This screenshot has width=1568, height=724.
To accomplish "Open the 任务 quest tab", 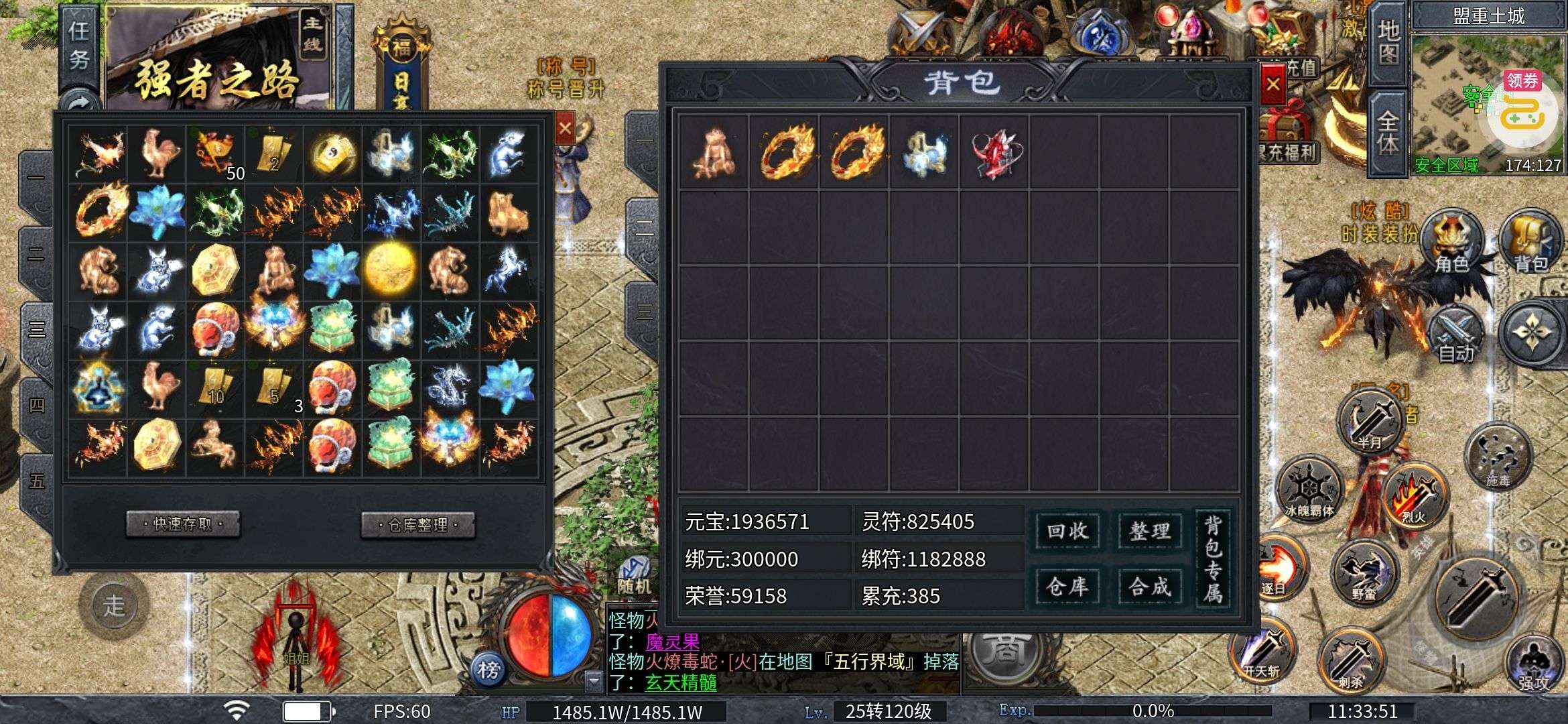I will 79,45.
